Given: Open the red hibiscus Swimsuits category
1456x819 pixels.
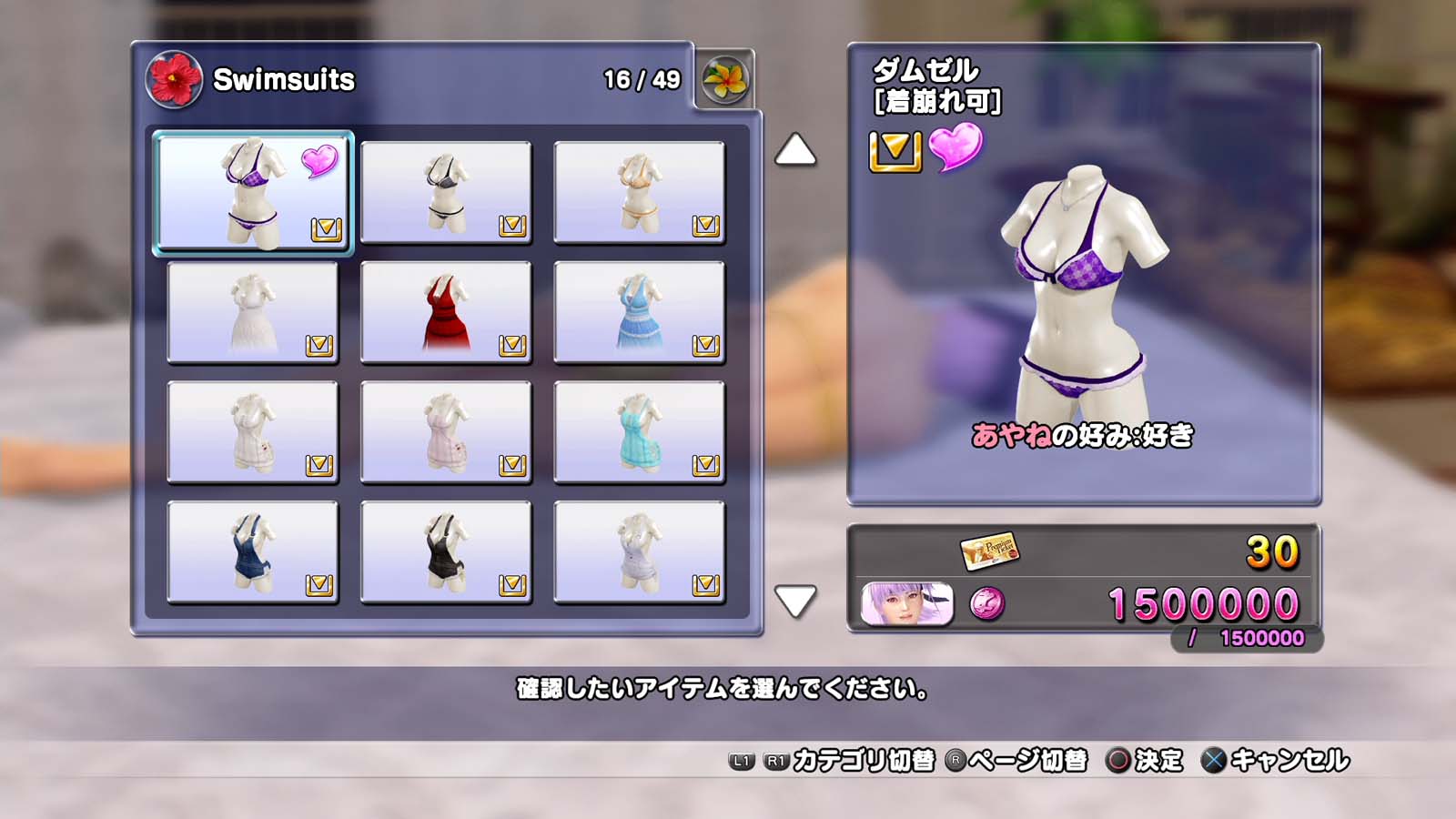Looking at the screenshot, I should (x=174, y=80).
